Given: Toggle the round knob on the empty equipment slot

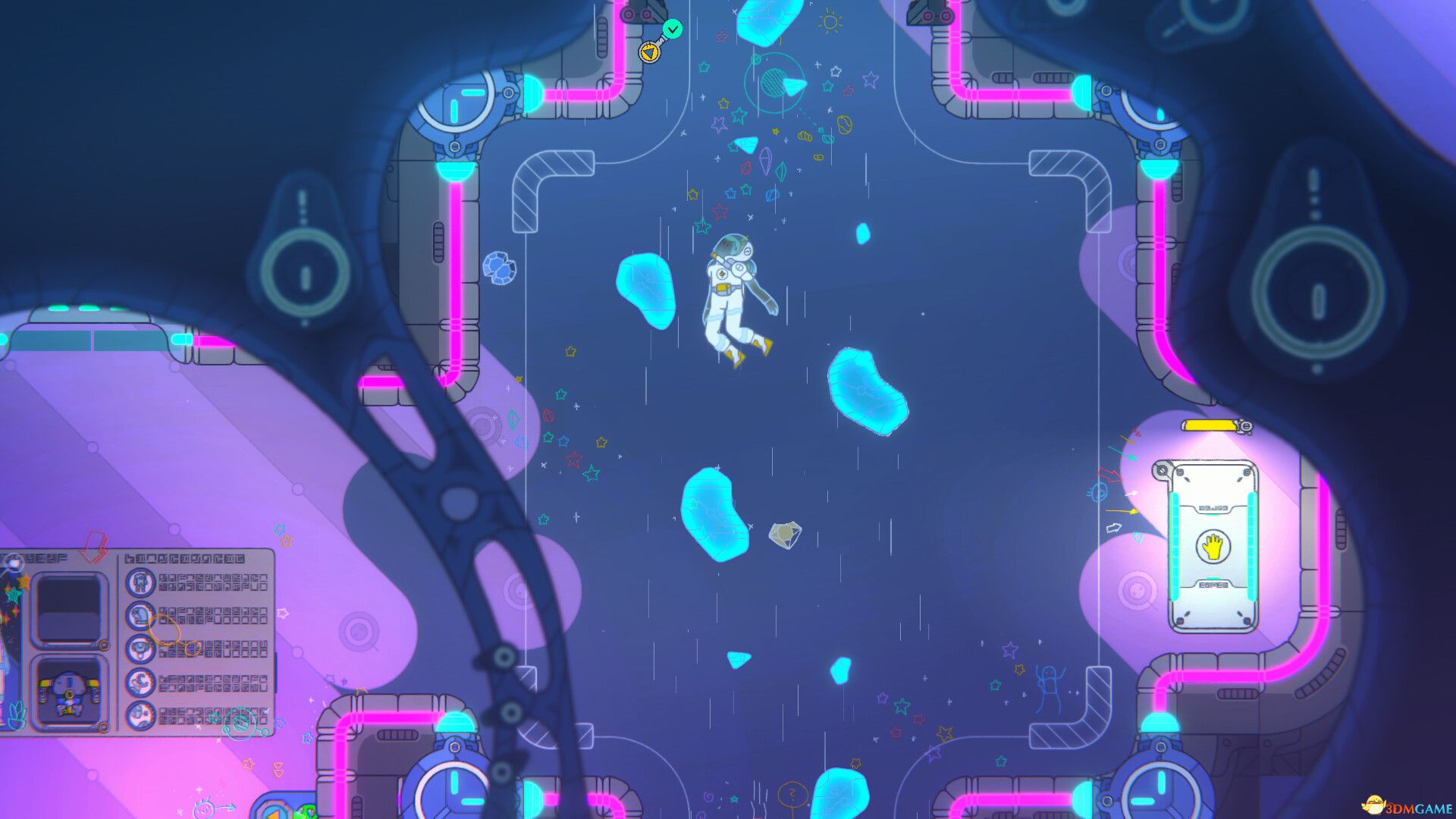Looking at the screenshot, I should (102, 645).
